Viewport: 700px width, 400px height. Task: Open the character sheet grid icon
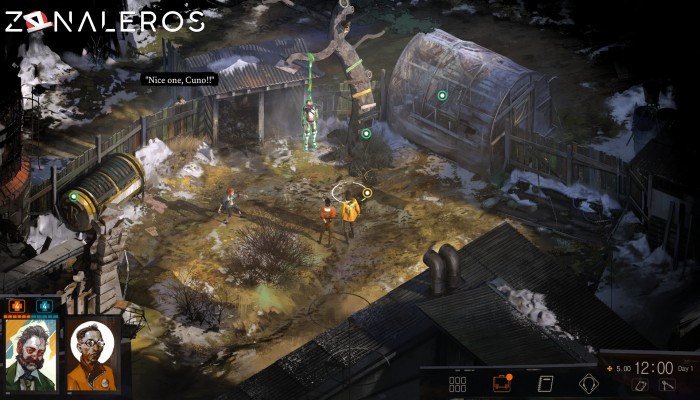[x=458, y=383]
